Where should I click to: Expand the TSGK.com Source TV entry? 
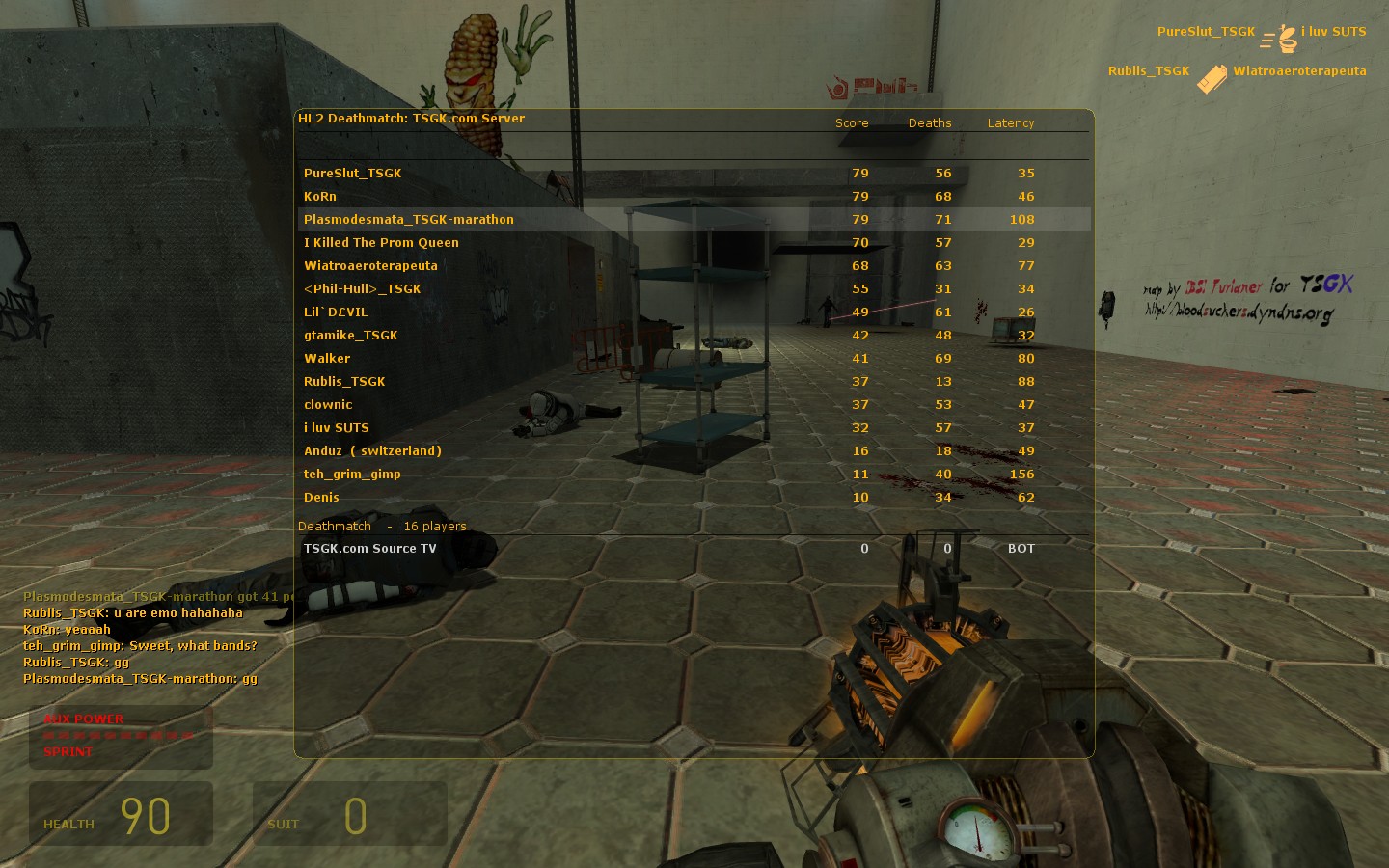(370, 548)
